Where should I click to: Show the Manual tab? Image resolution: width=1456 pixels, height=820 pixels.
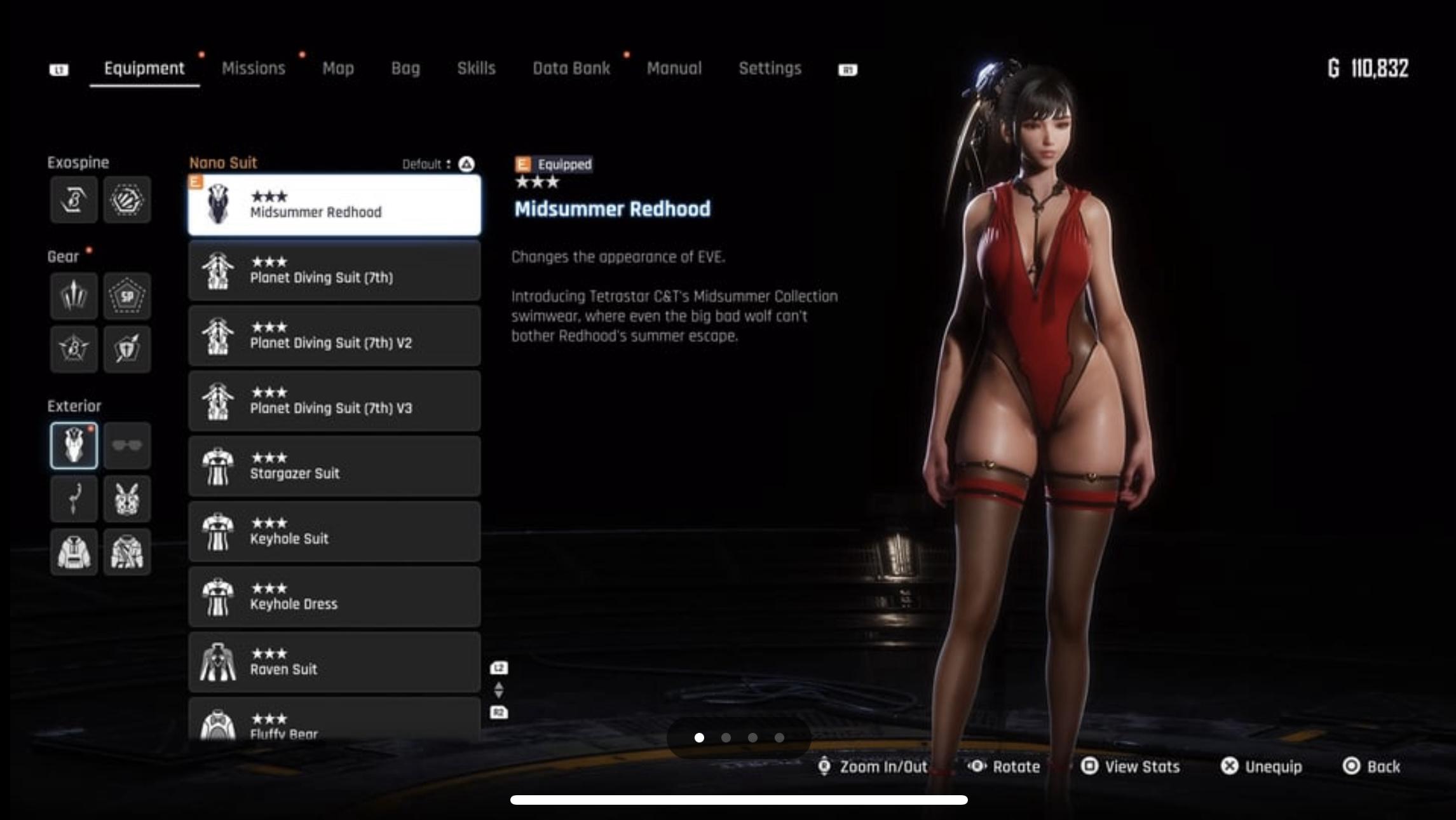point(674,69)
